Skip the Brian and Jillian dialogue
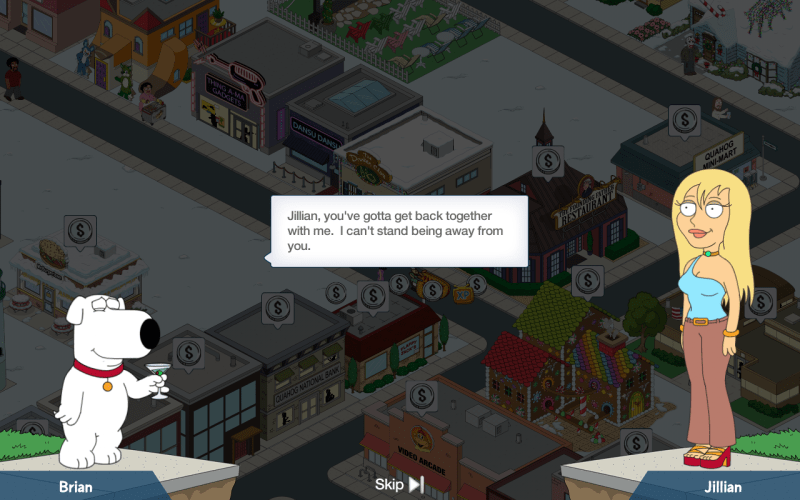This screenshot has width=800, height=500. [400, 485]
